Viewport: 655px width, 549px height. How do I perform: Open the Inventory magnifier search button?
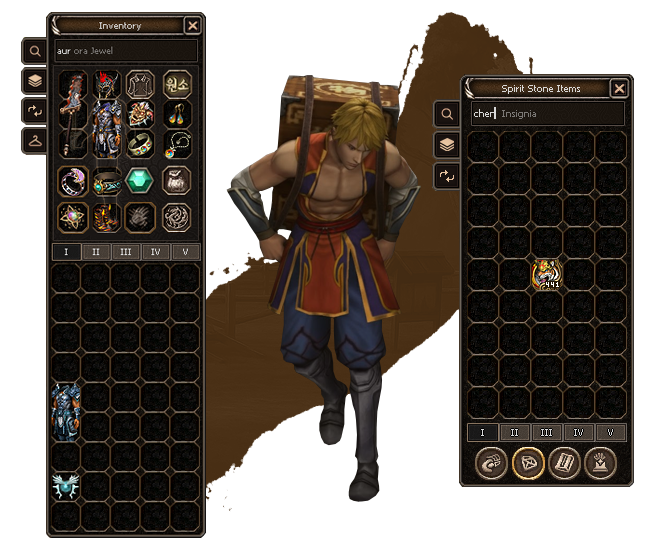click(x=34, y=50)
